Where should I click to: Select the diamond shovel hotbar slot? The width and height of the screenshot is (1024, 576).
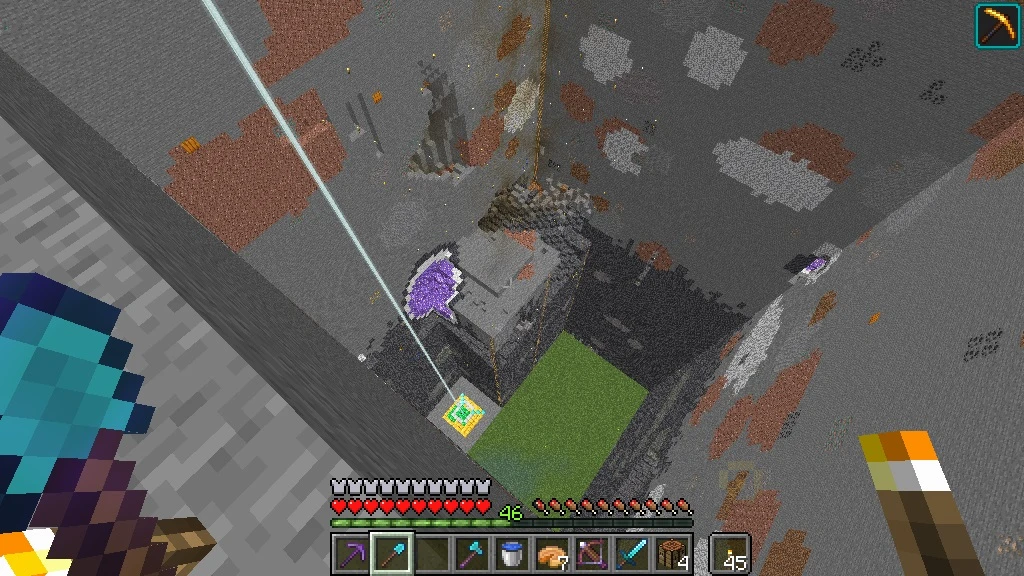(390, 553)
